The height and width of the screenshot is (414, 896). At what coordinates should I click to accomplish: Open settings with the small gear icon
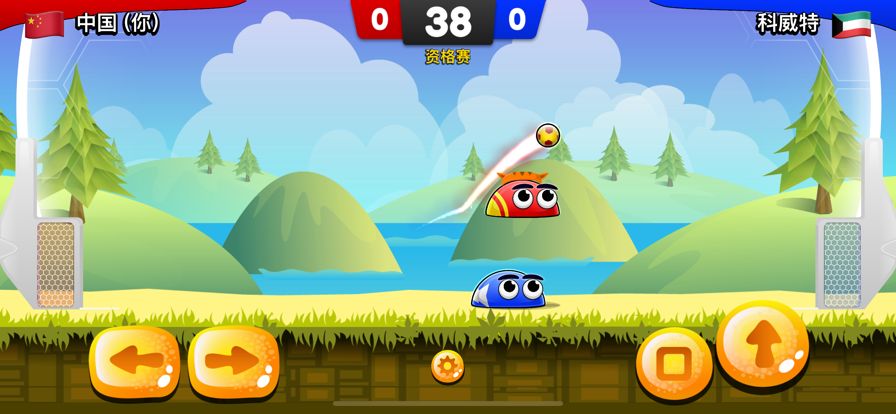[x=447, y=366]
